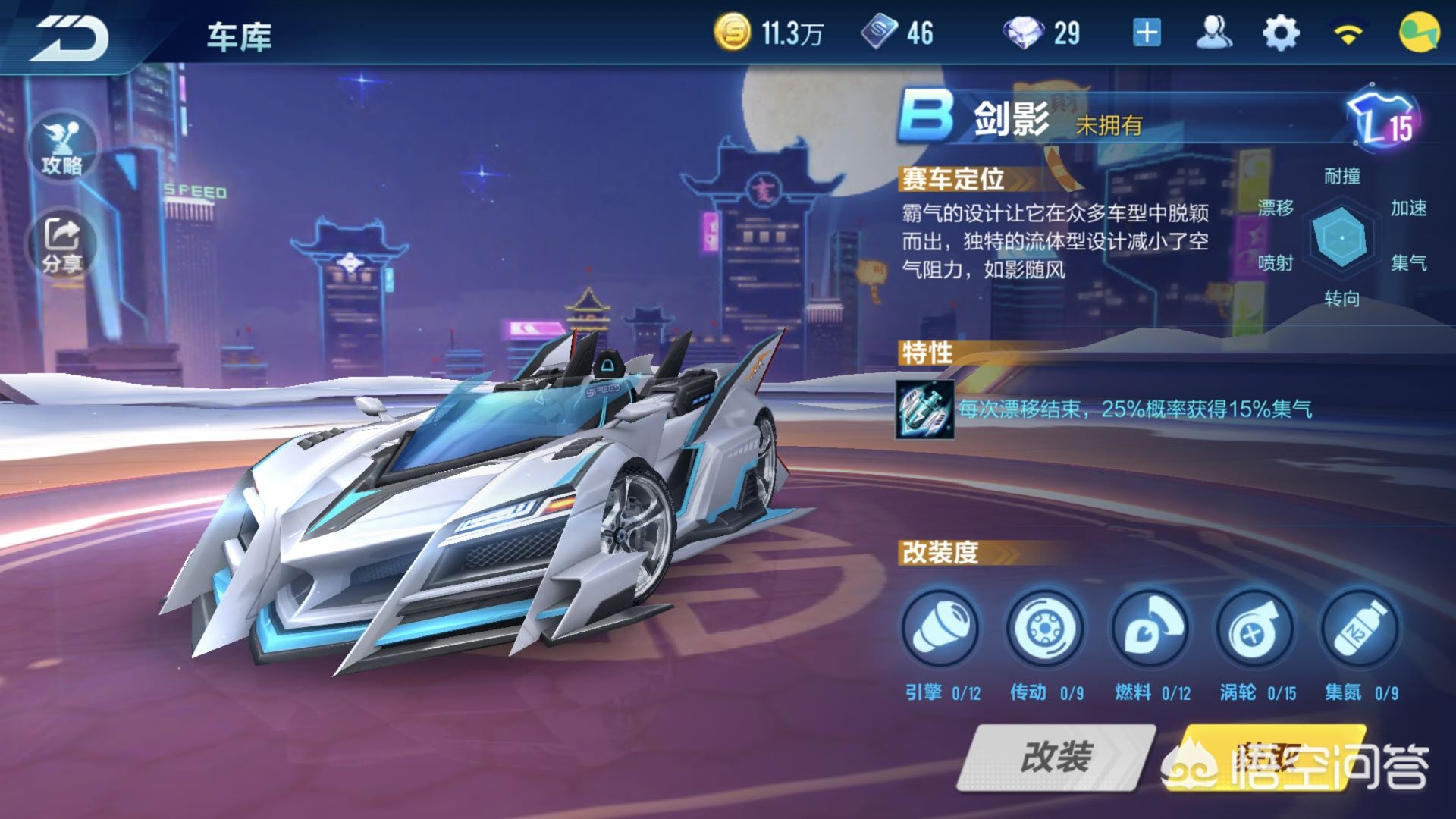
Task: Tap the yellow-green avatar icon
Action: (1419, 33)
